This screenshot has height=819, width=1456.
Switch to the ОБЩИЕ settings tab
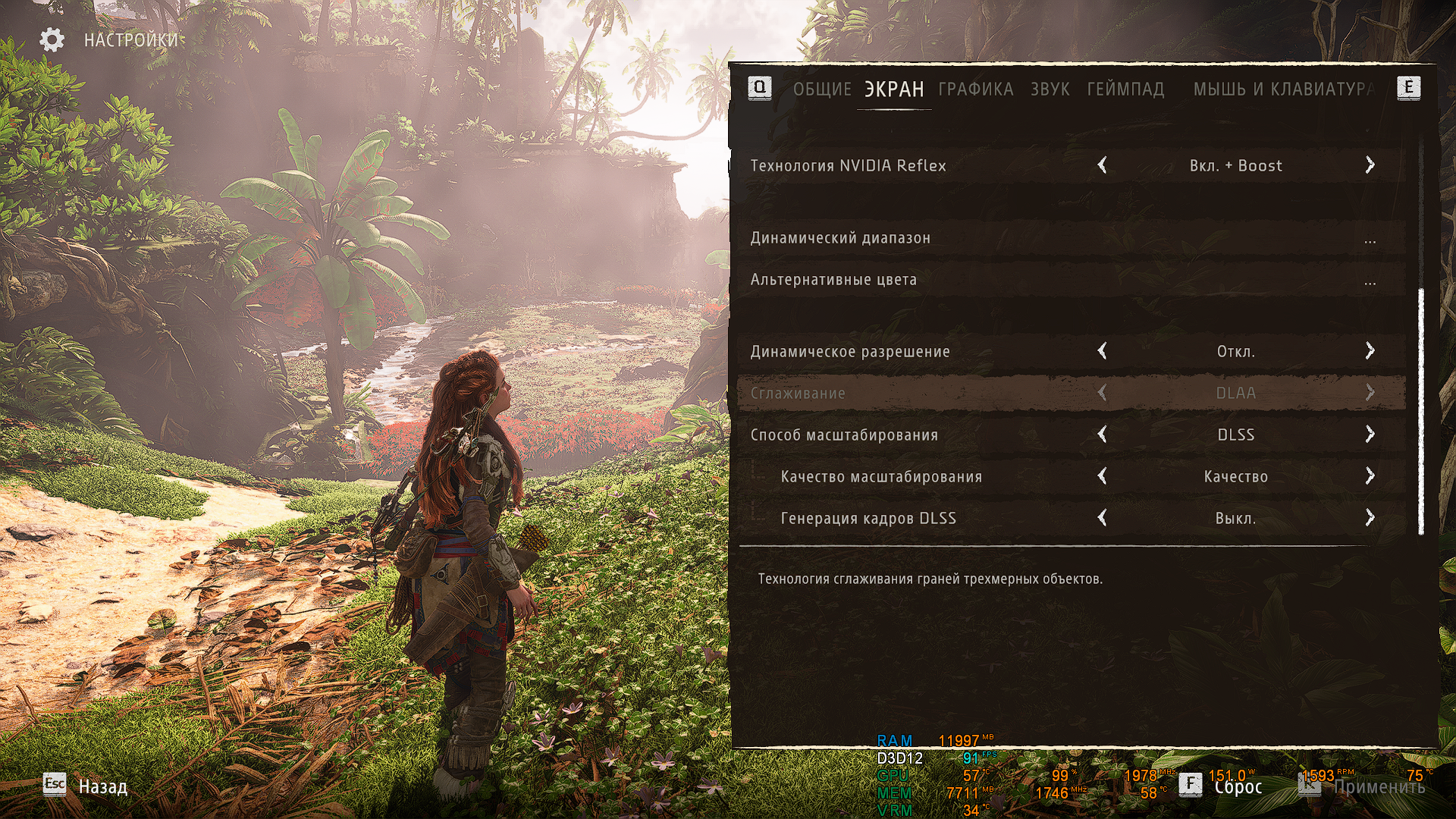[x=822, y=89]
